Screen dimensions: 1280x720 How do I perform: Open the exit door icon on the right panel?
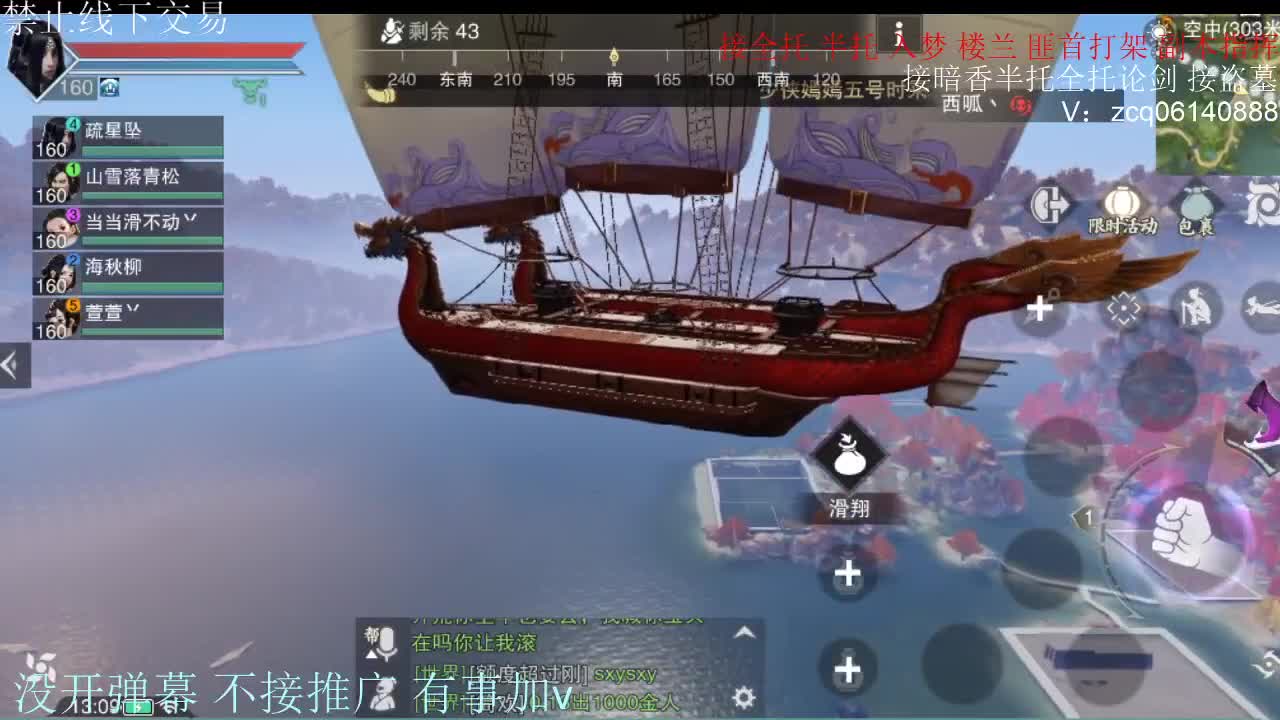(1045, 203)
